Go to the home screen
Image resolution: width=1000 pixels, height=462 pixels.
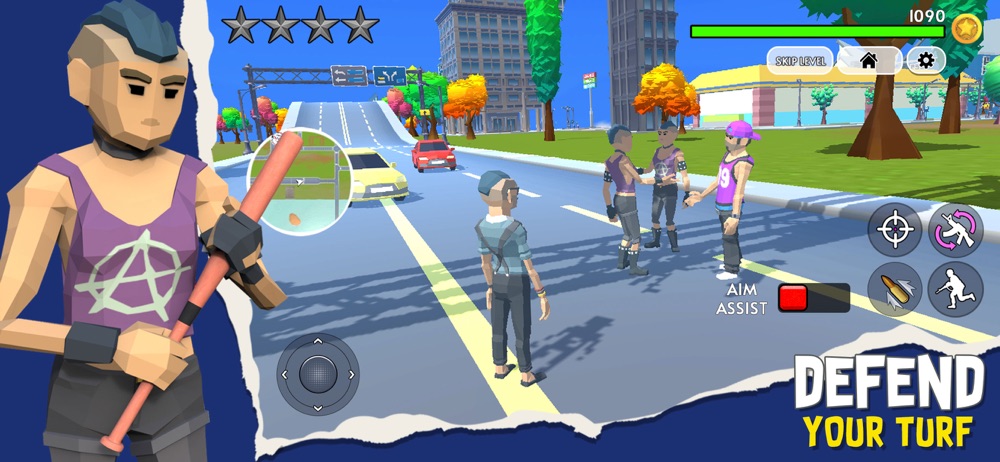click(868, 61)
